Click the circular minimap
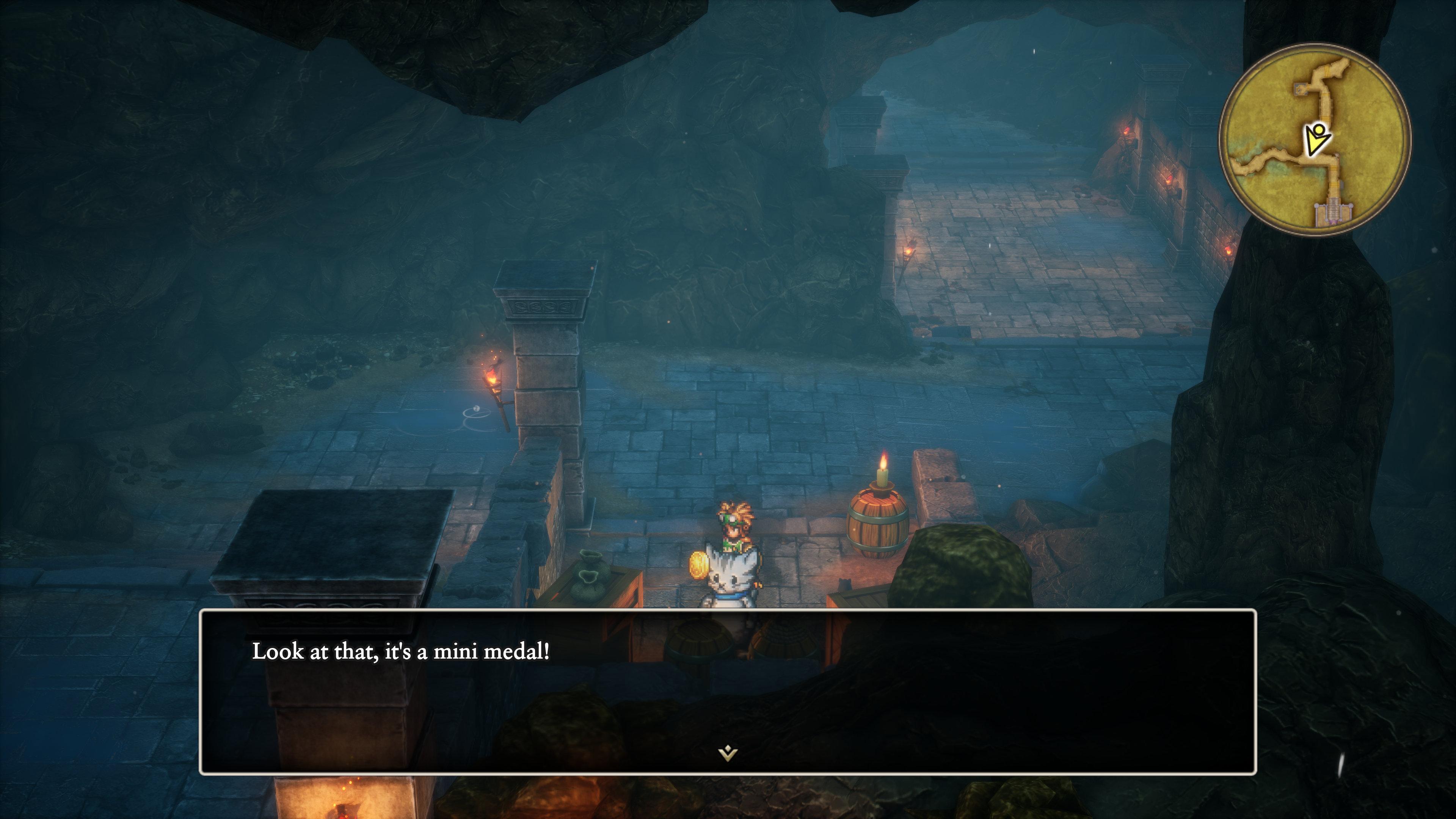The height and width of the screenshot is (819, 1456). point(1315,139)
